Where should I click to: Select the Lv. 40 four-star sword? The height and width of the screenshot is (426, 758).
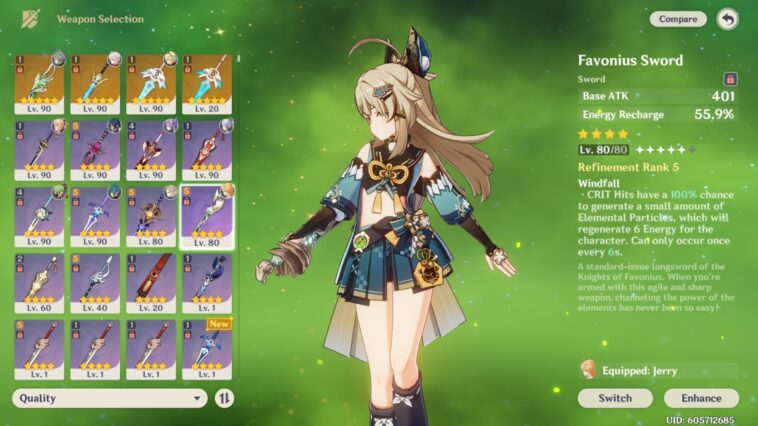pos(95,280)
